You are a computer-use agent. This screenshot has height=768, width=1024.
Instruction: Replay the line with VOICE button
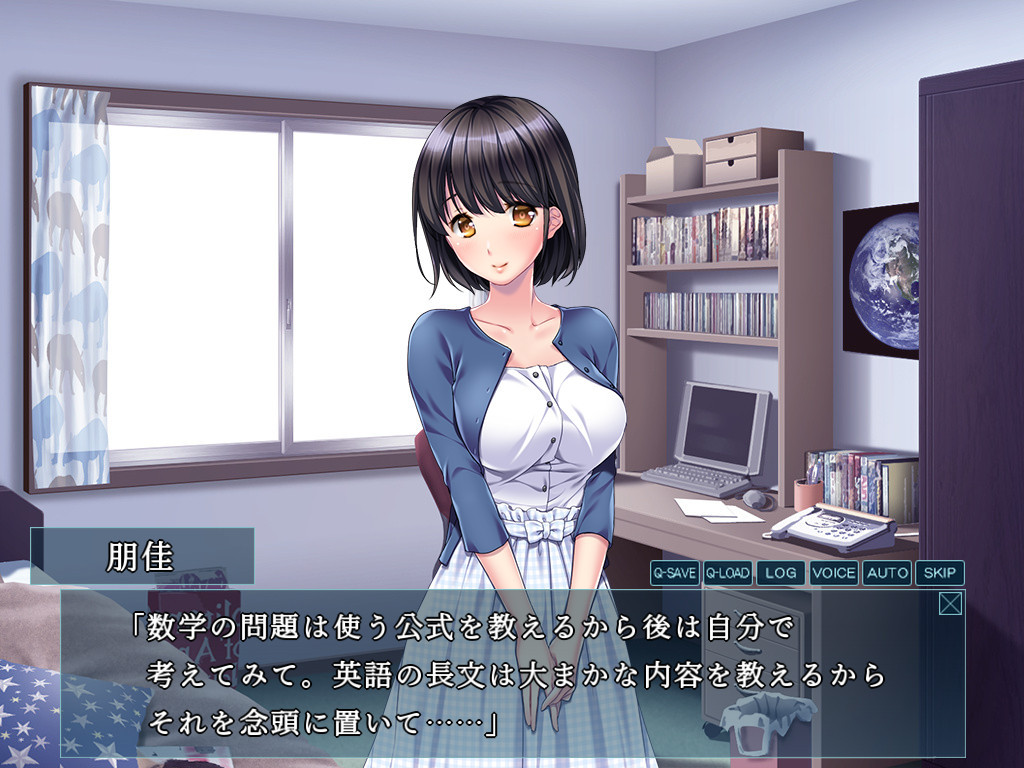pyautogui.click(x=833, y=573)
